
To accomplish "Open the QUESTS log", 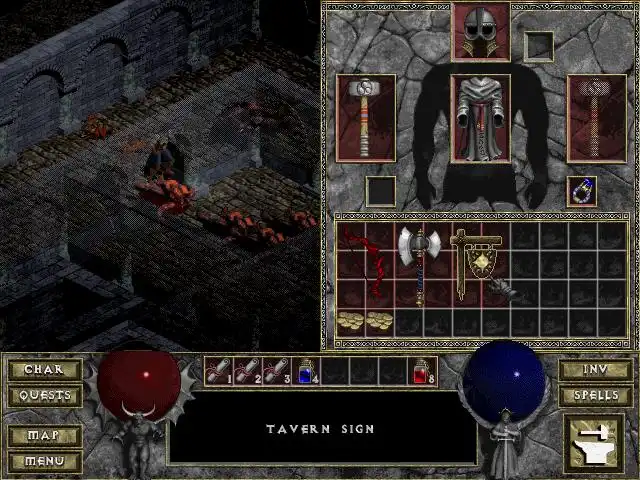I will pyautogui.click(x=44, y=395).
